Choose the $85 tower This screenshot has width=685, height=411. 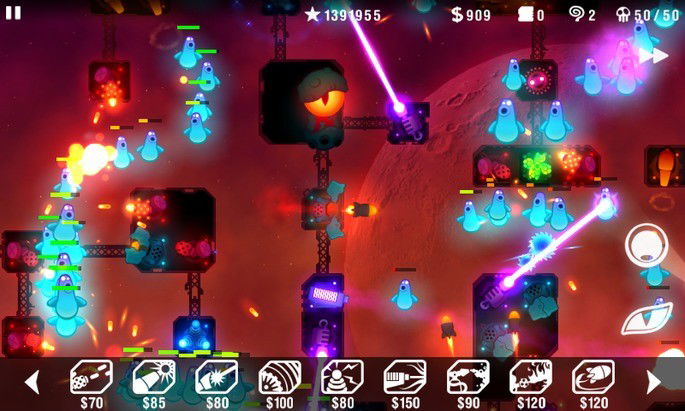coord(153,378)
